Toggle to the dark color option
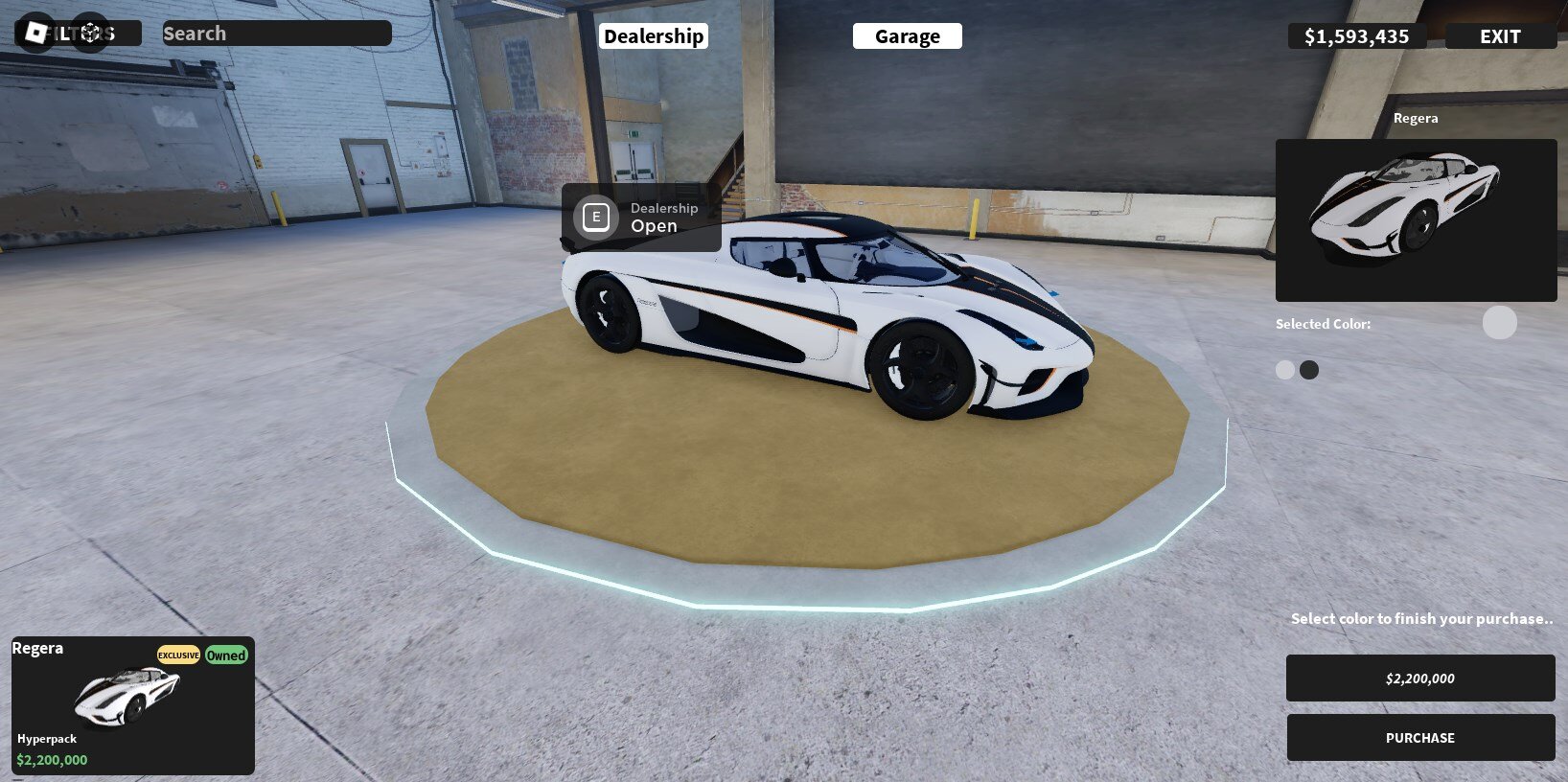Image resolution: width=1568 pixels, height=782 pixels. pyautogui.click(x=1309, y=369)
